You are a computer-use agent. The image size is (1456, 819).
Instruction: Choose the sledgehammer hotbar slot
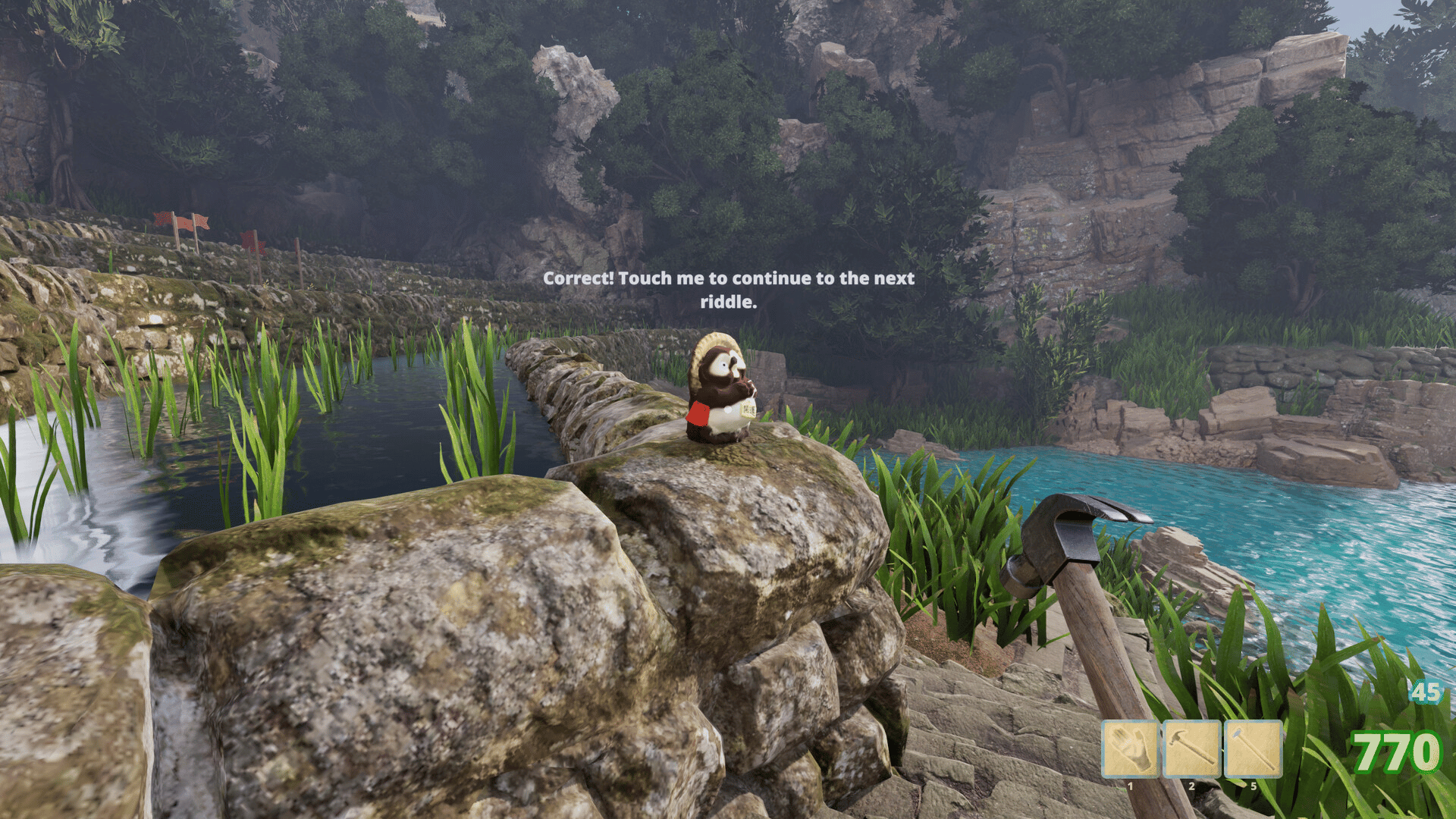(1253, 749)
